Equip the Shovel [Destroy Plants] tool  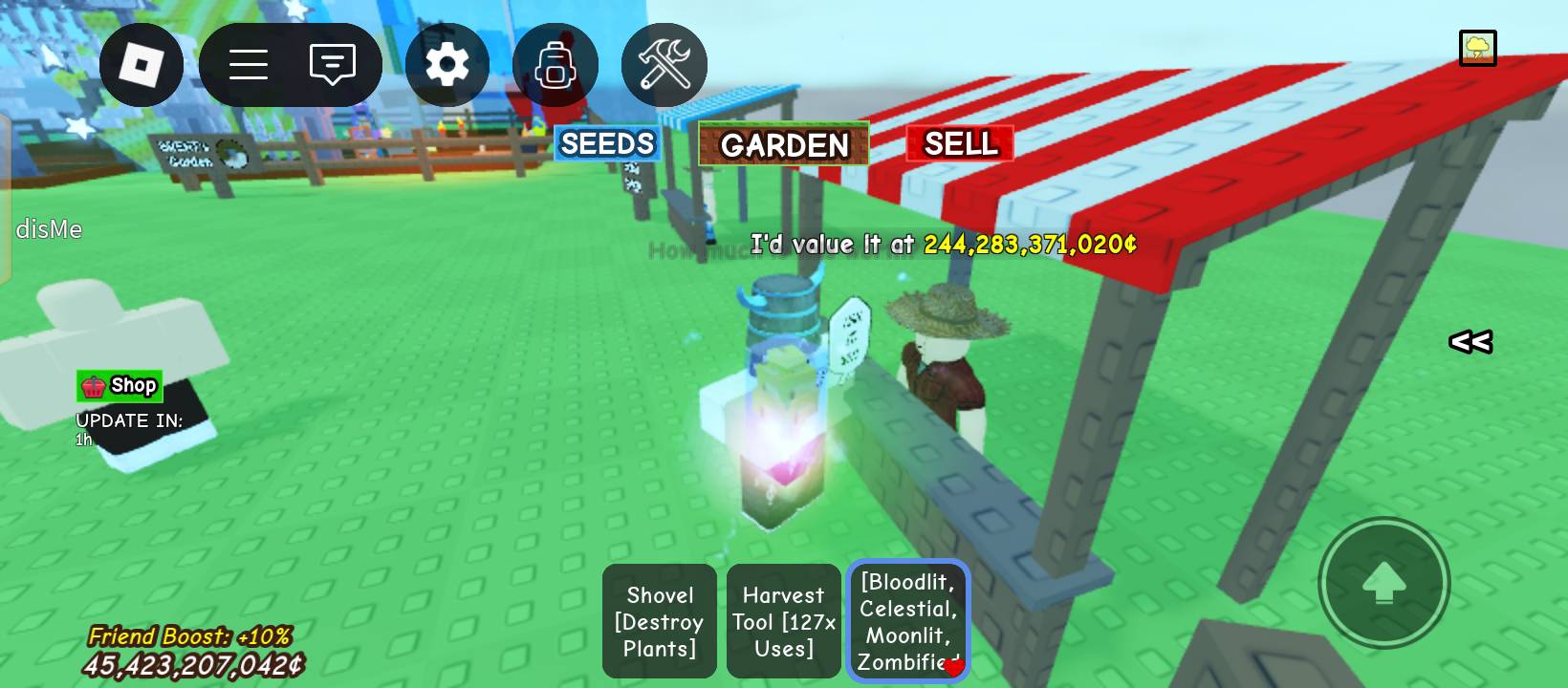pyautogui.click(x=659, y=621)
